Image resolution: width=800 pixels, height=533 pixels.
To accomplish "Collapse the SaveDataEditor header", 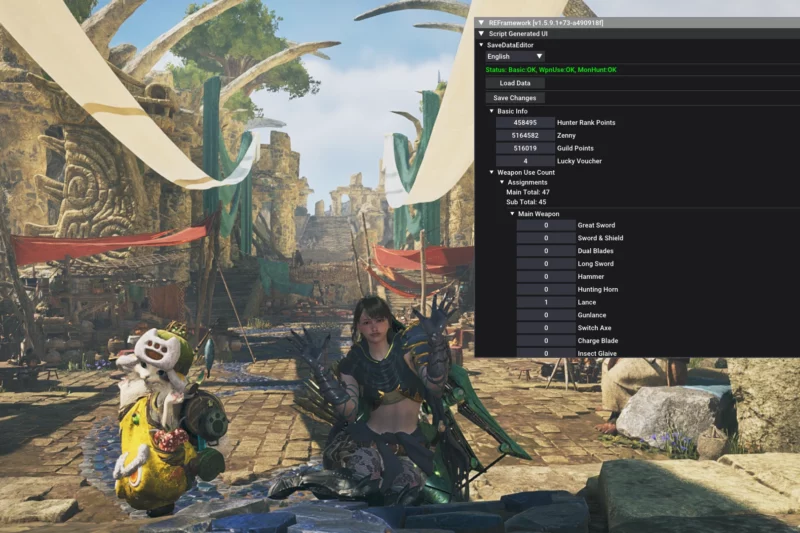I will click(x=481, y=45).
